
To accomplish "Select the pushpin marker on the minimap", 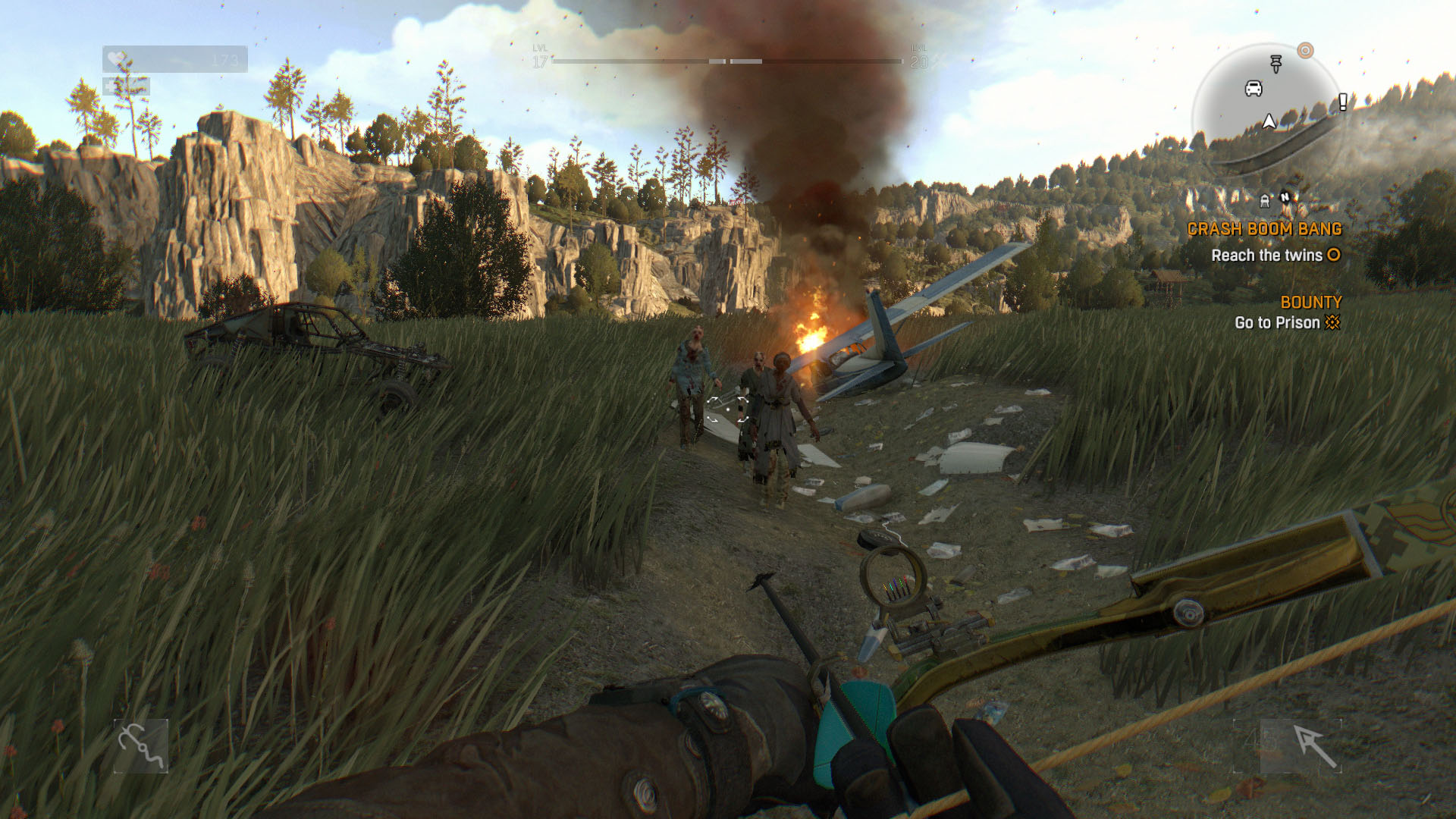I will [x=1276, y=64].
